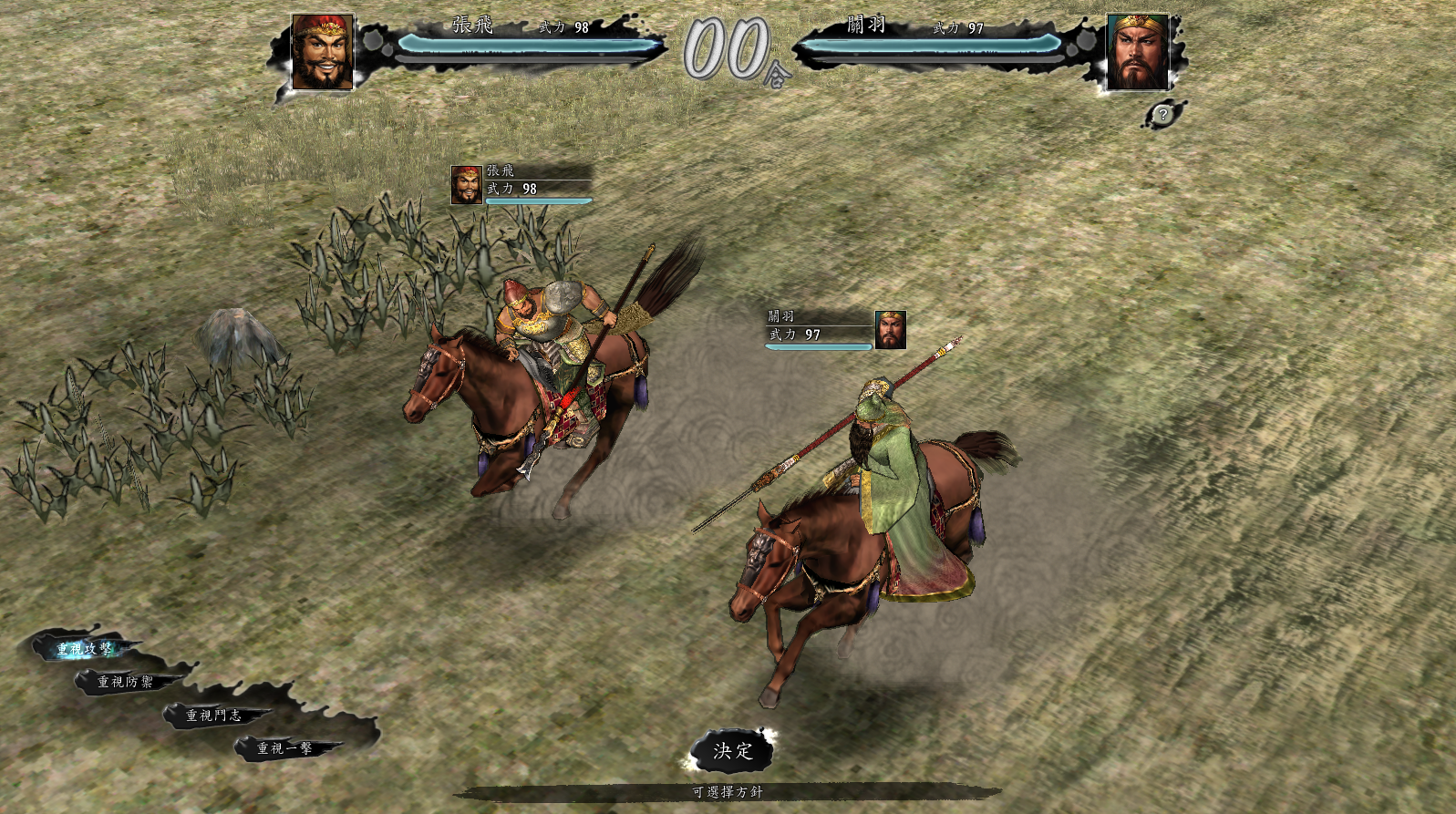Open the question mark help icon
This screenshot has width=1456, height=814.
click(x=1162, y=115)
